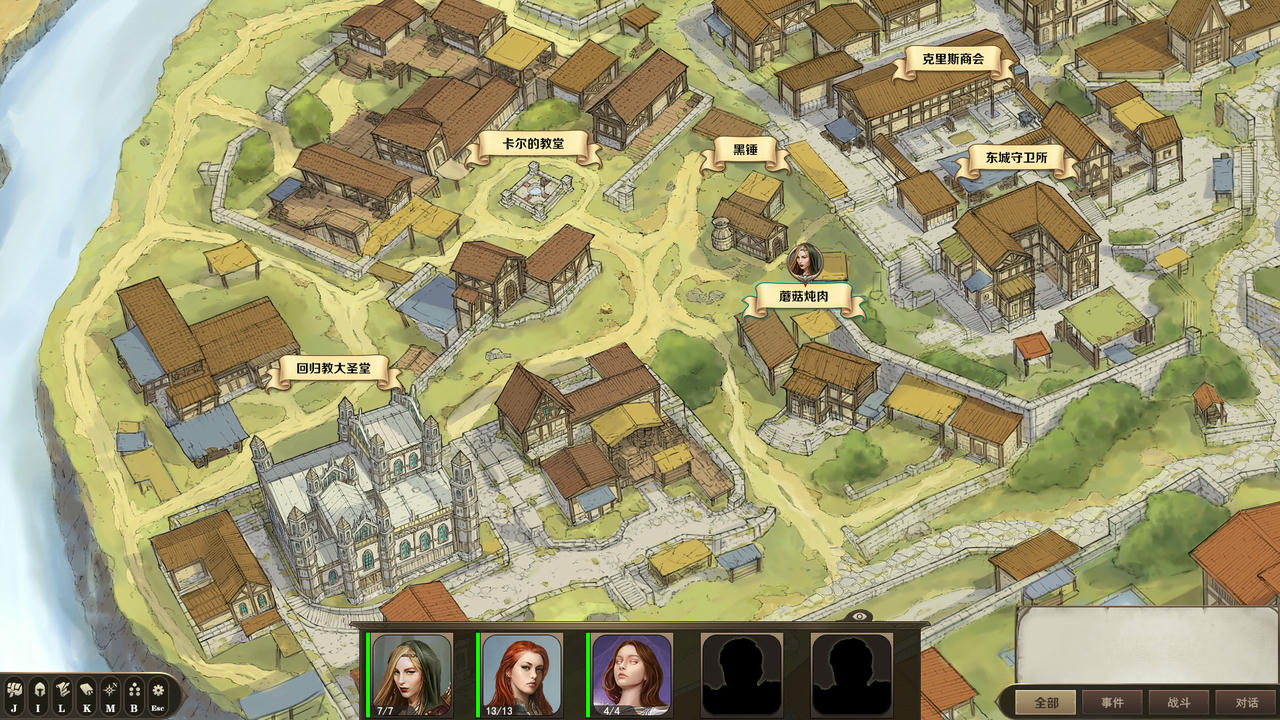The height and width of the screenshot is (720, 1280).
Task: Go to 克里斯商会 on the map
Action: coord(952,60)
